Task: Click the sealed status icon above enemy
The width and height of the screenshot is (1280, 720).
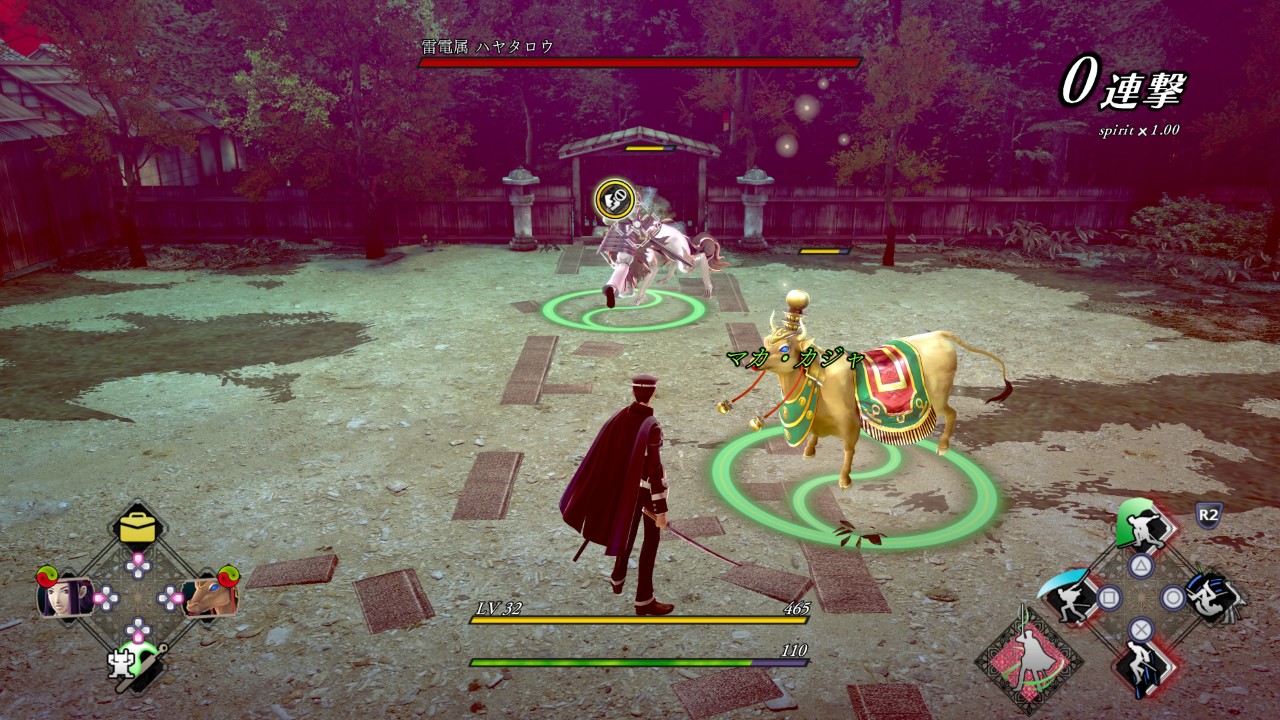Action: tap(612, 199)
